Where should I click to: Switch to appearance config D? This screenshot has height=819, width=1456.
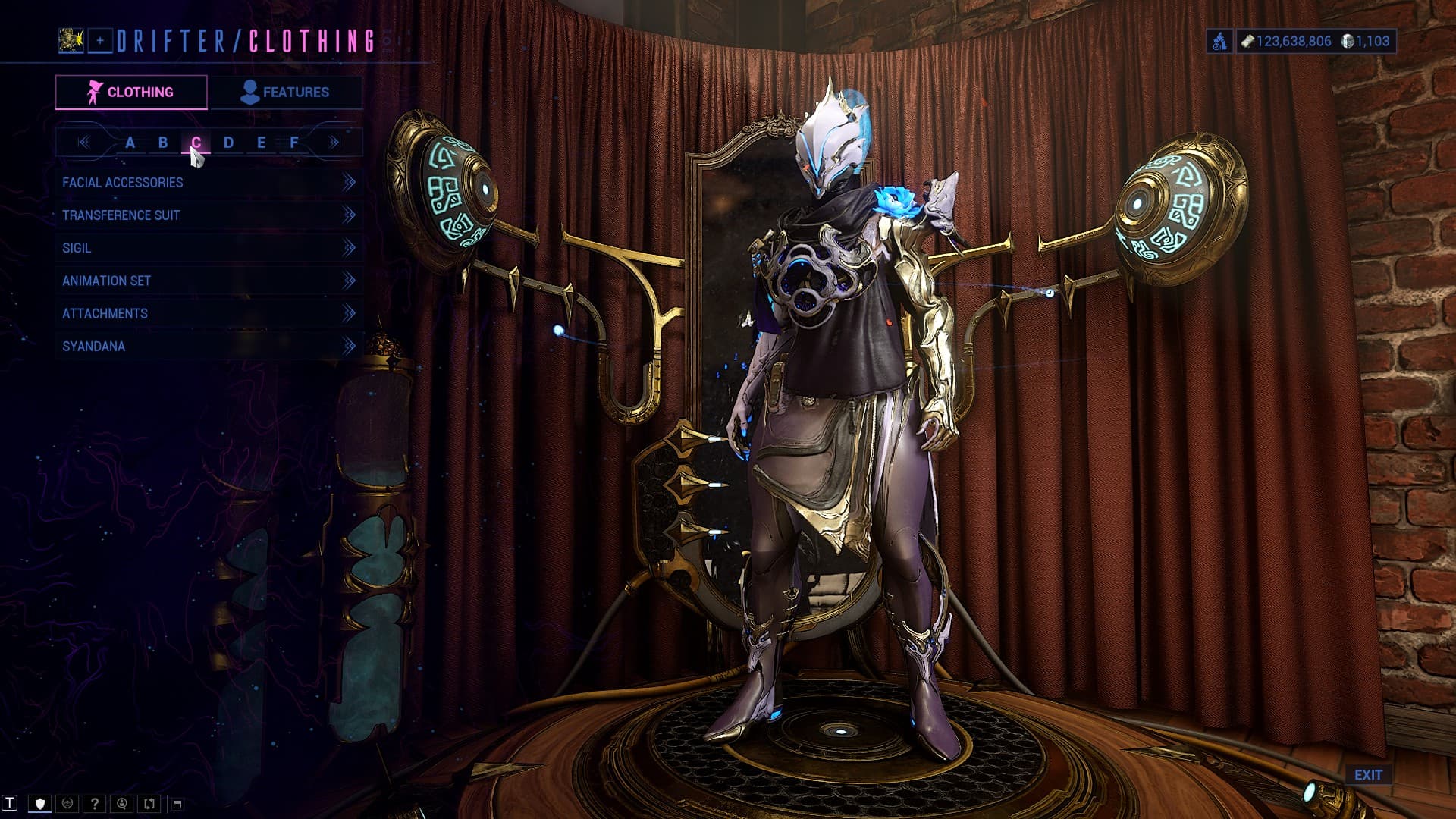click(x=228, y=143)
